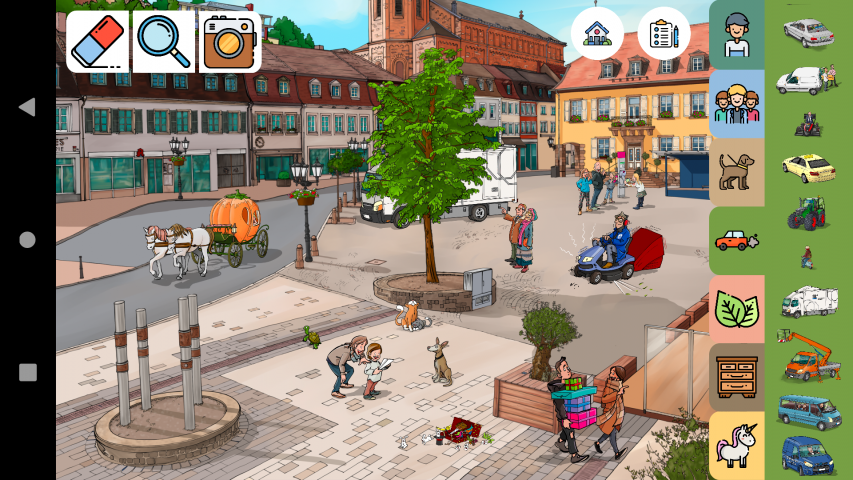The image size is (853, 480).
Task: Activate the magnifying glass tool
Action: [164, 41]
